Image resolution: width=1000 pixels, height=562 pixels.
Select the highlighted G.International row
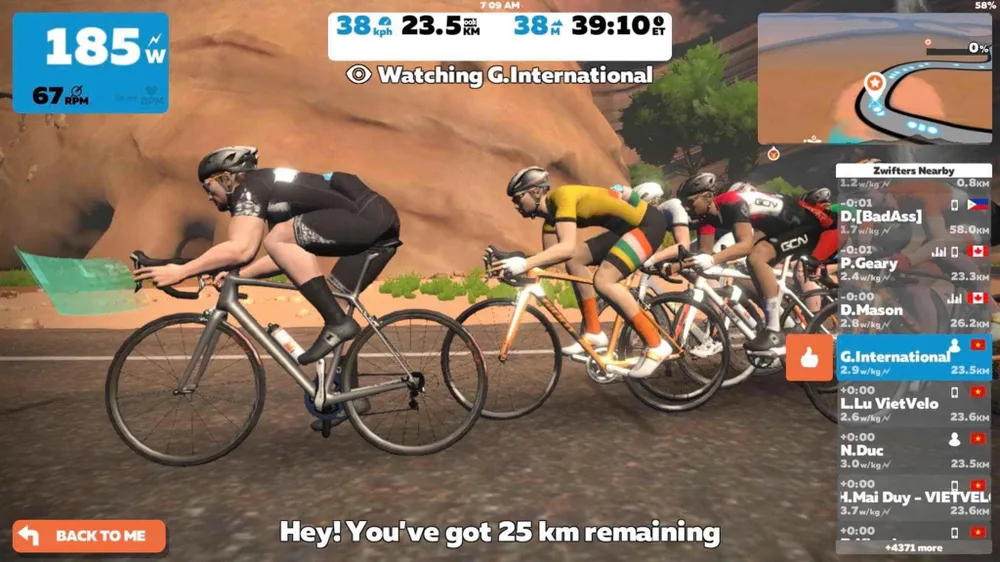(913, 357)
